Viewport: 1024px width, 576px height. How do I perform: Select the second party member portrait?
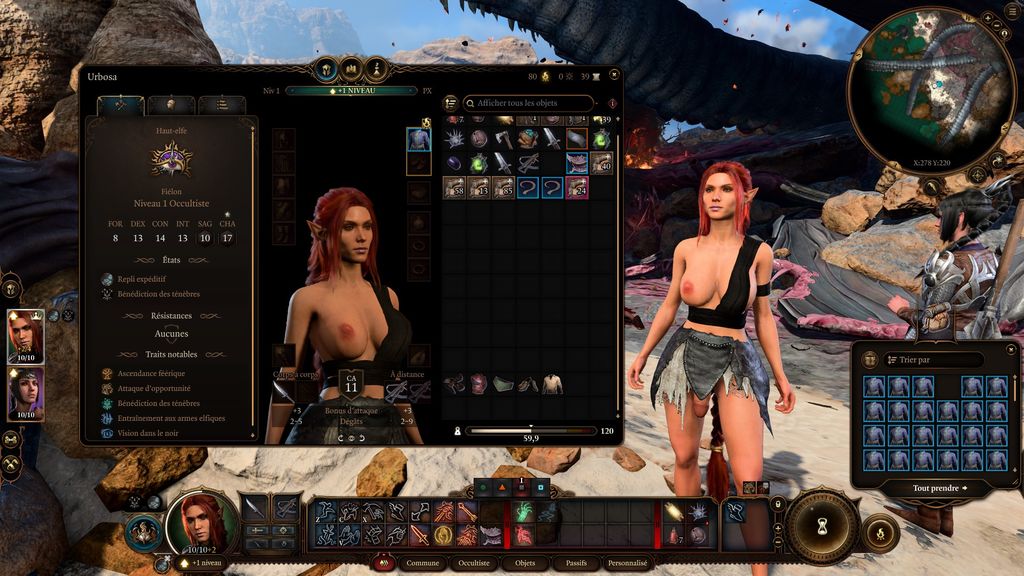click(x=24, y=393)
